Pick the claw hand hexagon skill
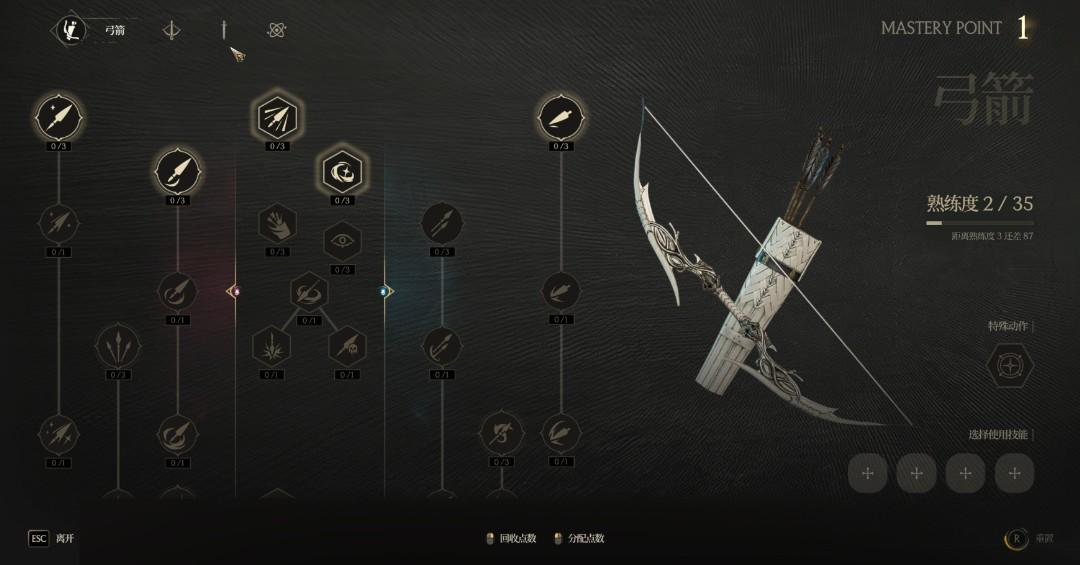This screenshot has height=565, width=1080. 277,224
